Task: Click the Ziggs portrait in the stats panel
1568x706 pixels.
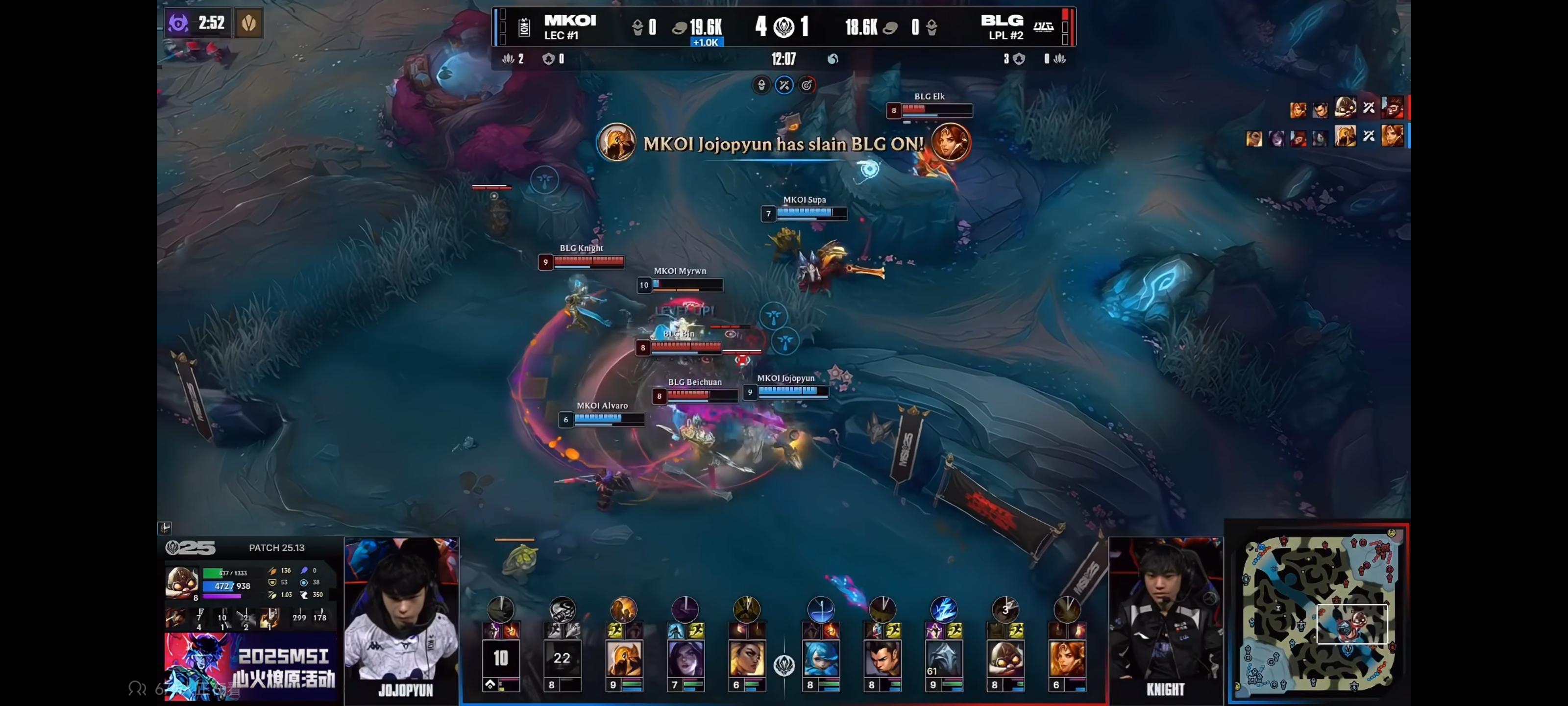Action: coord(181,582)
